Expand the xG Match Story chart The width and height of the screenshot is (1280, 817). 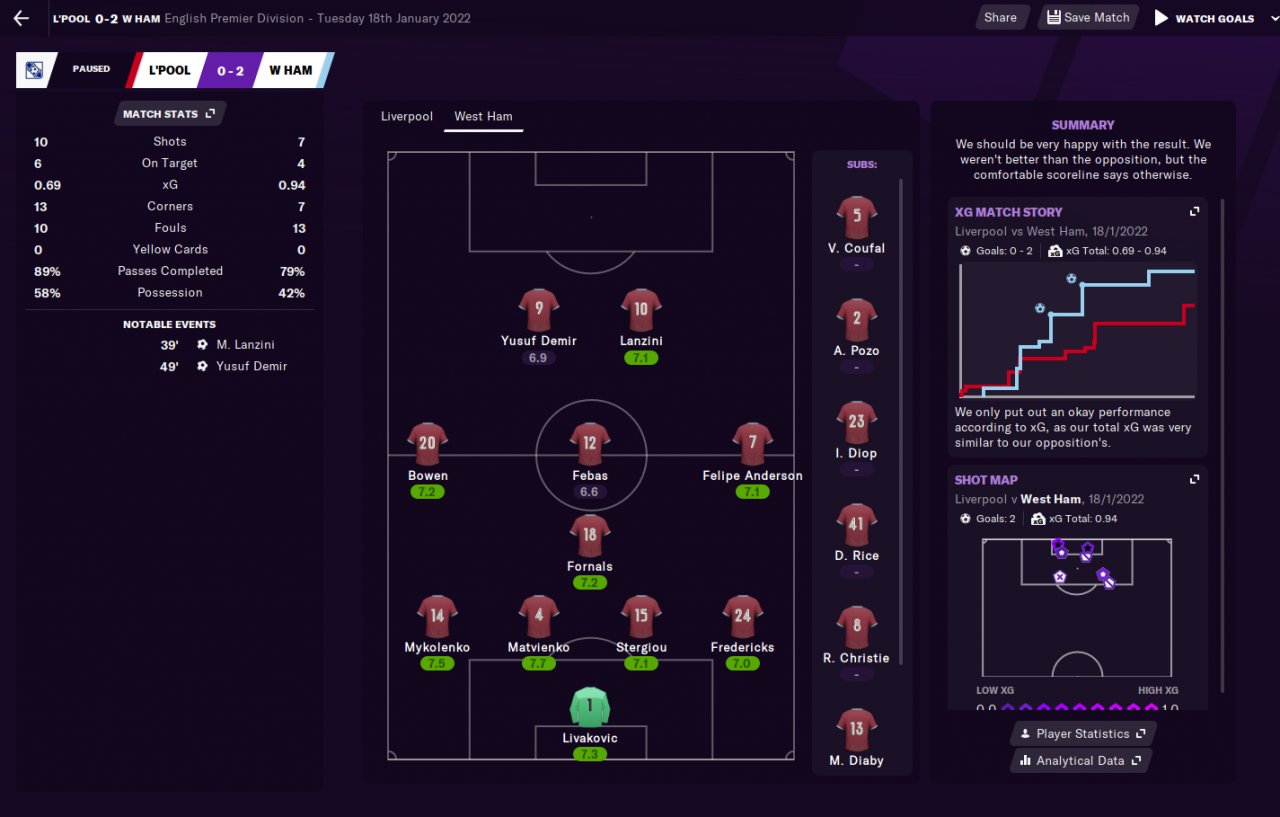point(1194,212)
